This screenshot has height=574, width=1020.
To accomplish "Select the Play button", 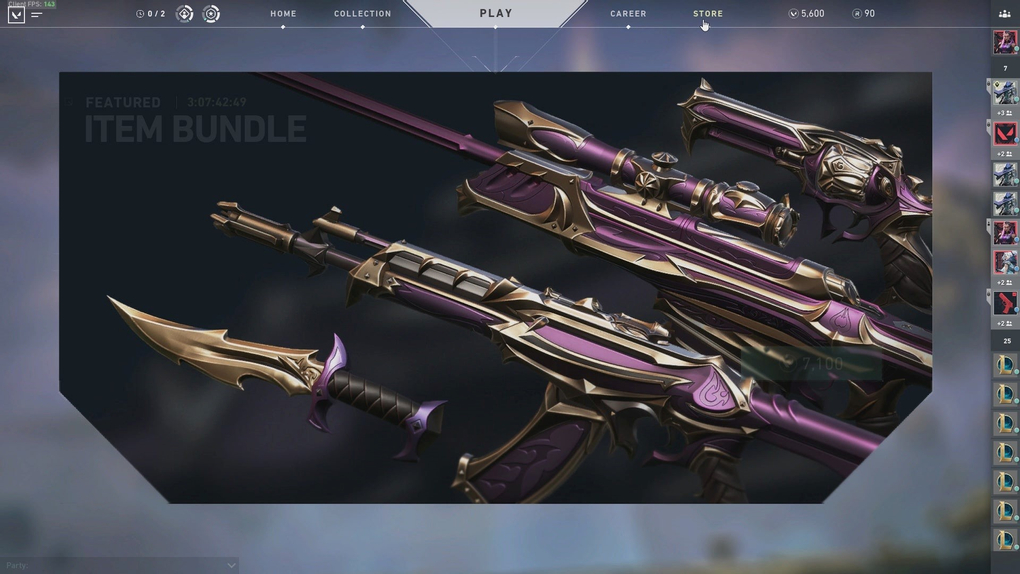I will point(495,14).
